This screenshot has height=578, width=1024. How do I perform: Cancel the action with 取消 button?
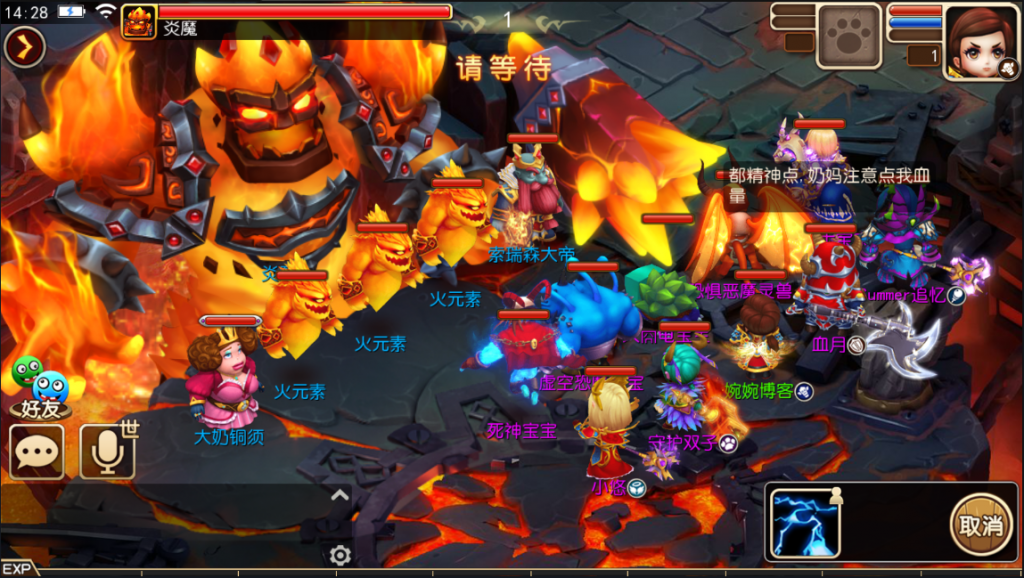979,524
